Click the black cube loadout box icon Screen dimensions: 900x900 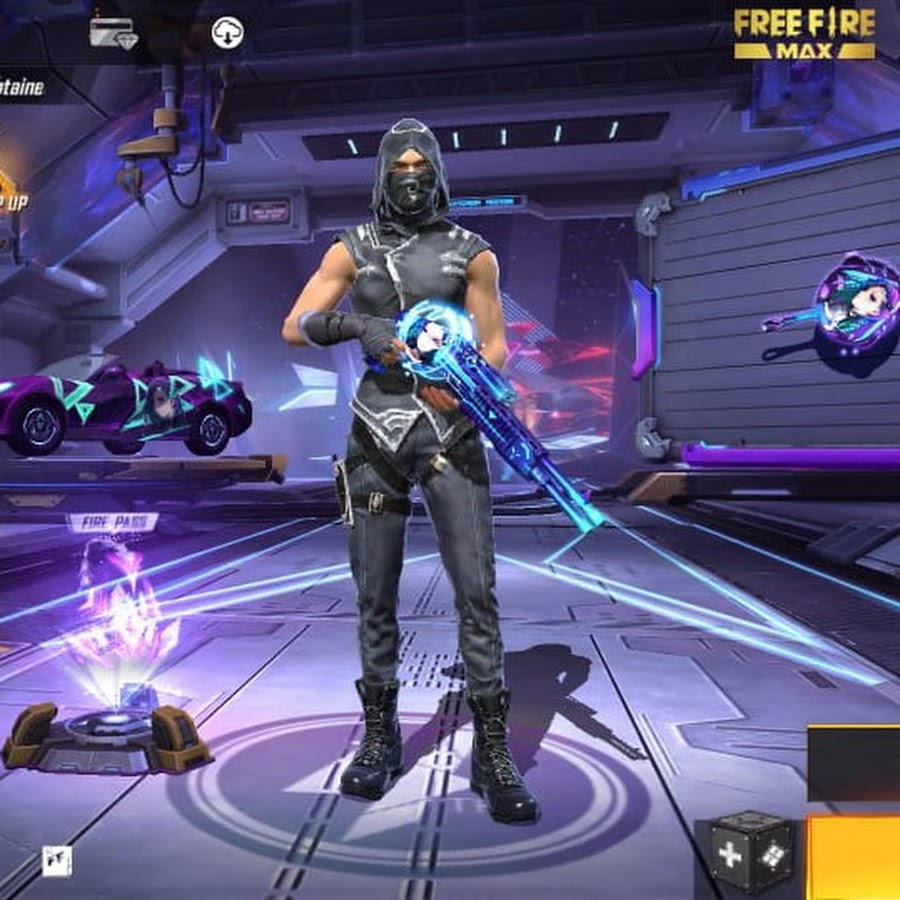746,853
